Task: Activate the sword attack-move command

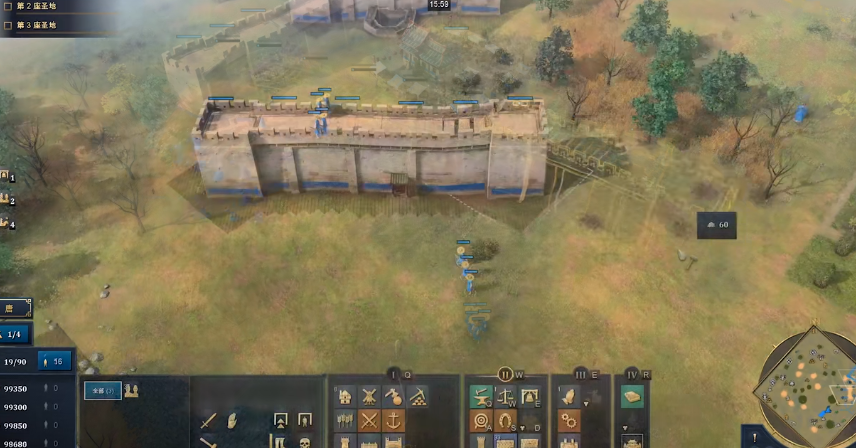Action: click(x=209, y=420)
